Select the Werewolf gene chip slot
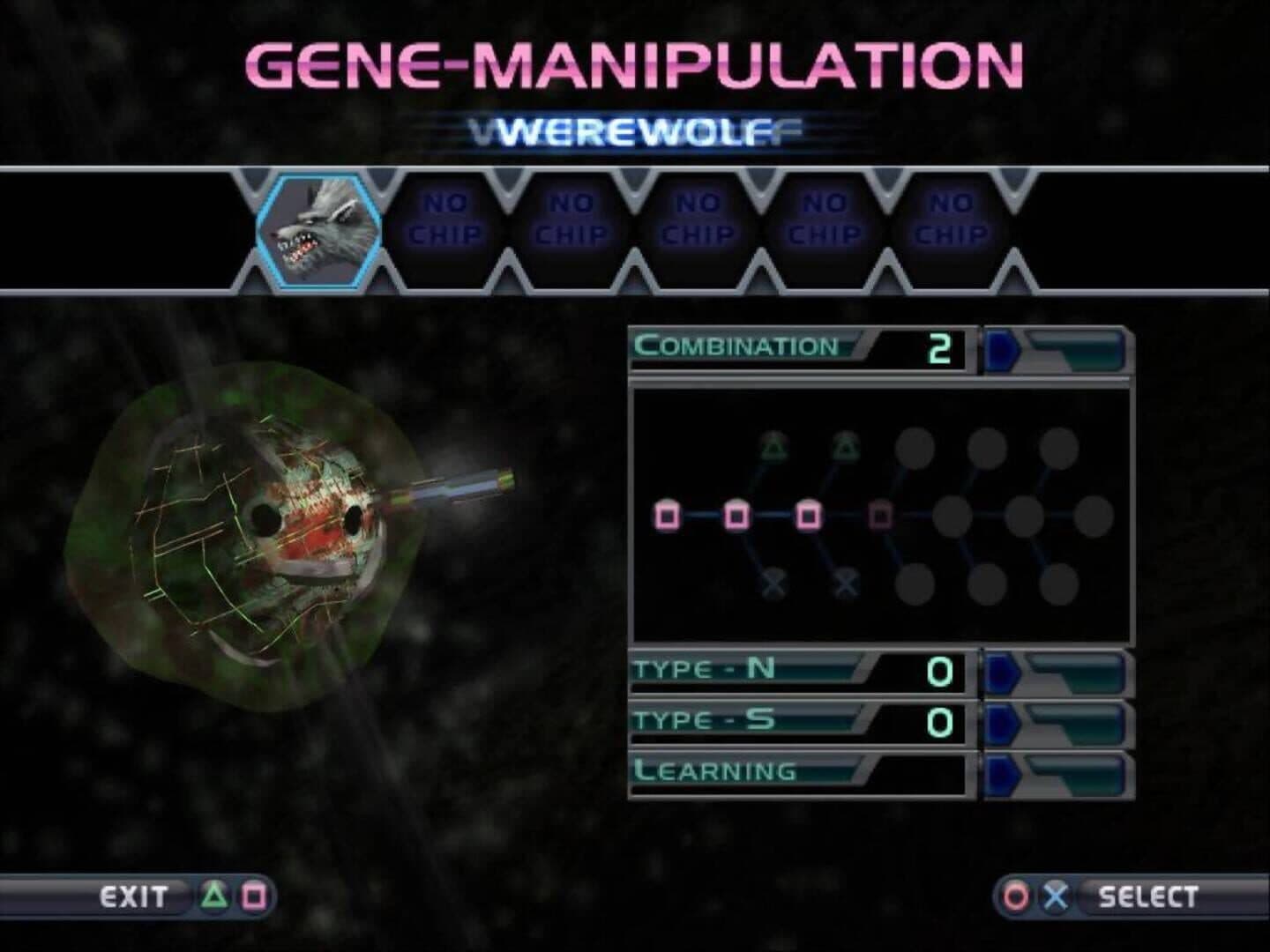This screenshot has height=952, width=1270. [x=318, y=232]
